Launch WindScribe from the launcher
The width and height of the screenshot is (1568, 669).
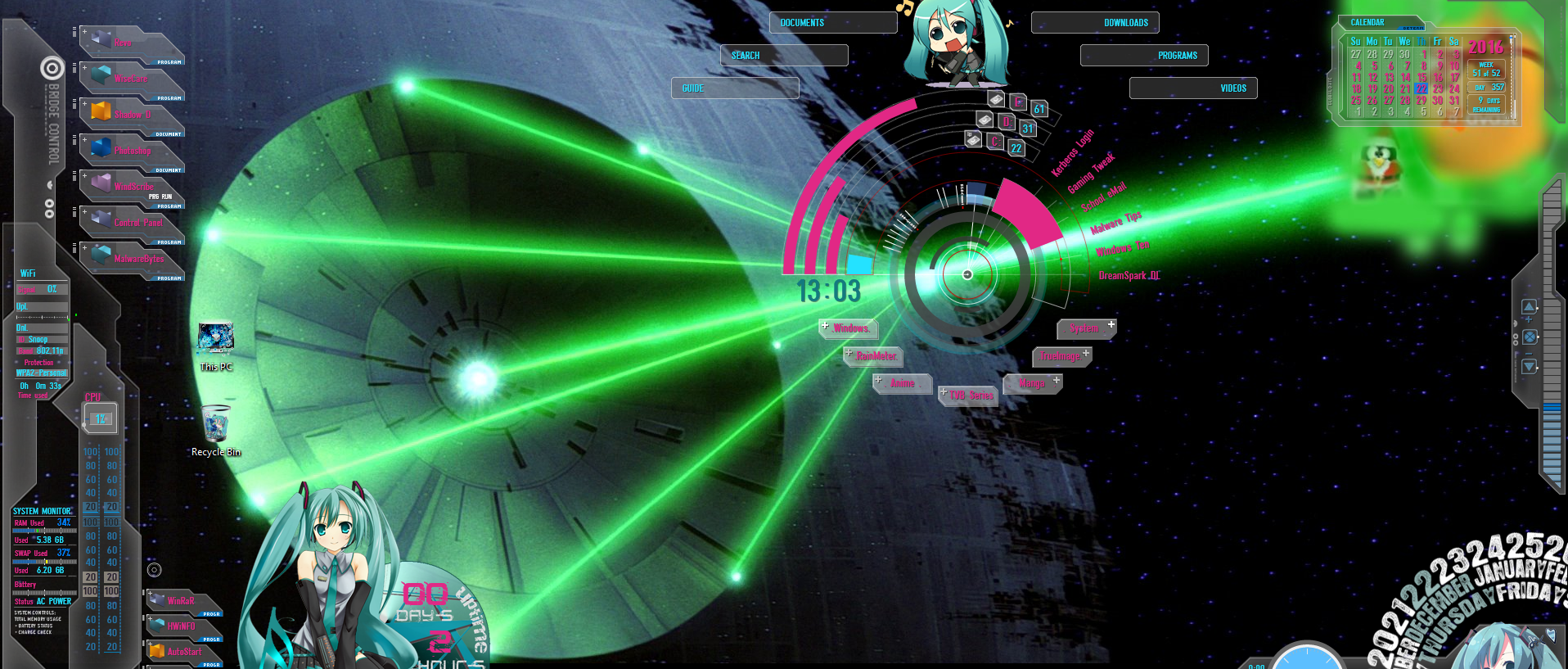(133, 187)
